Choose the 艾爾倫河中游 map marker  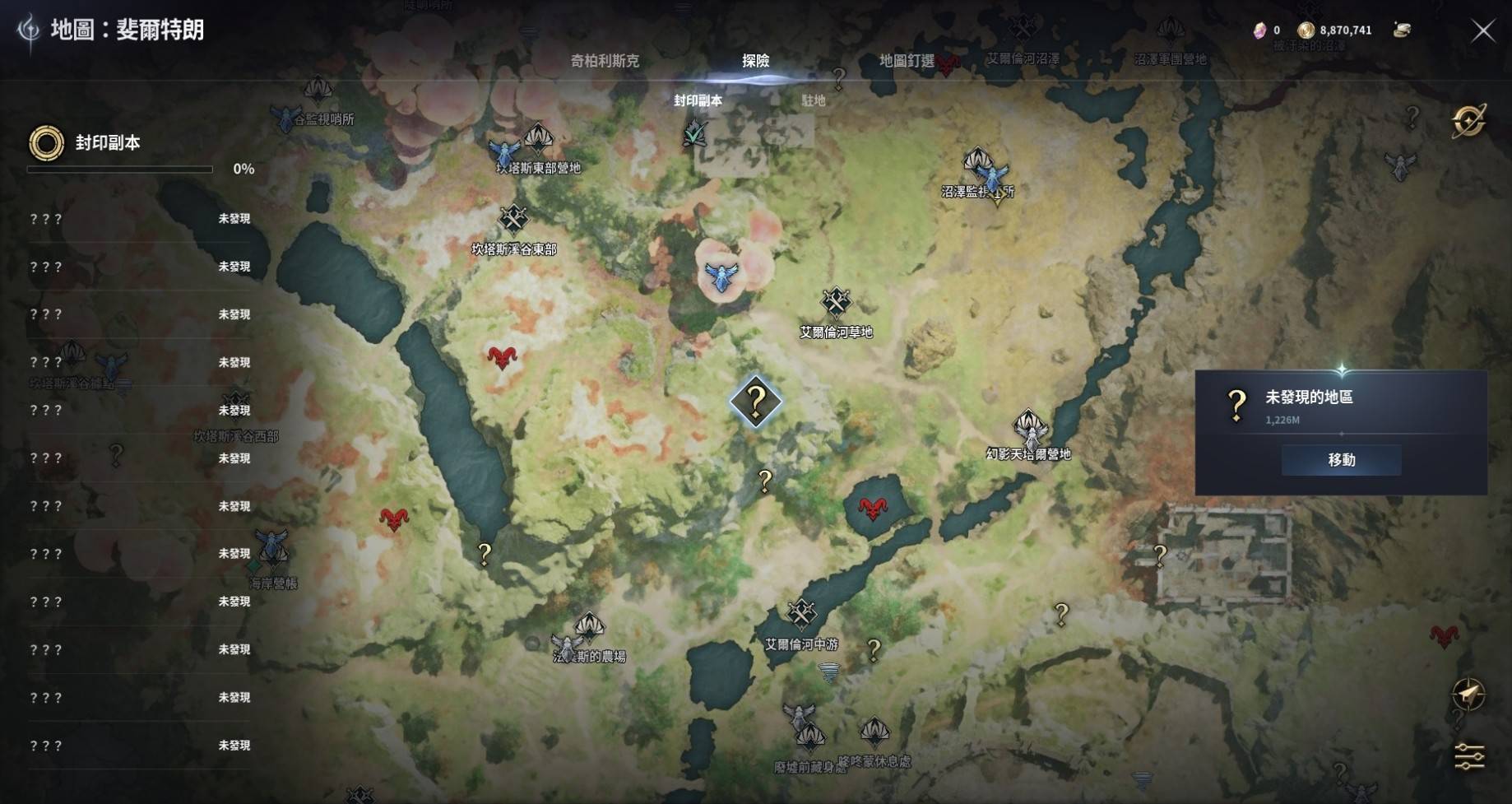tap(801, 615)
